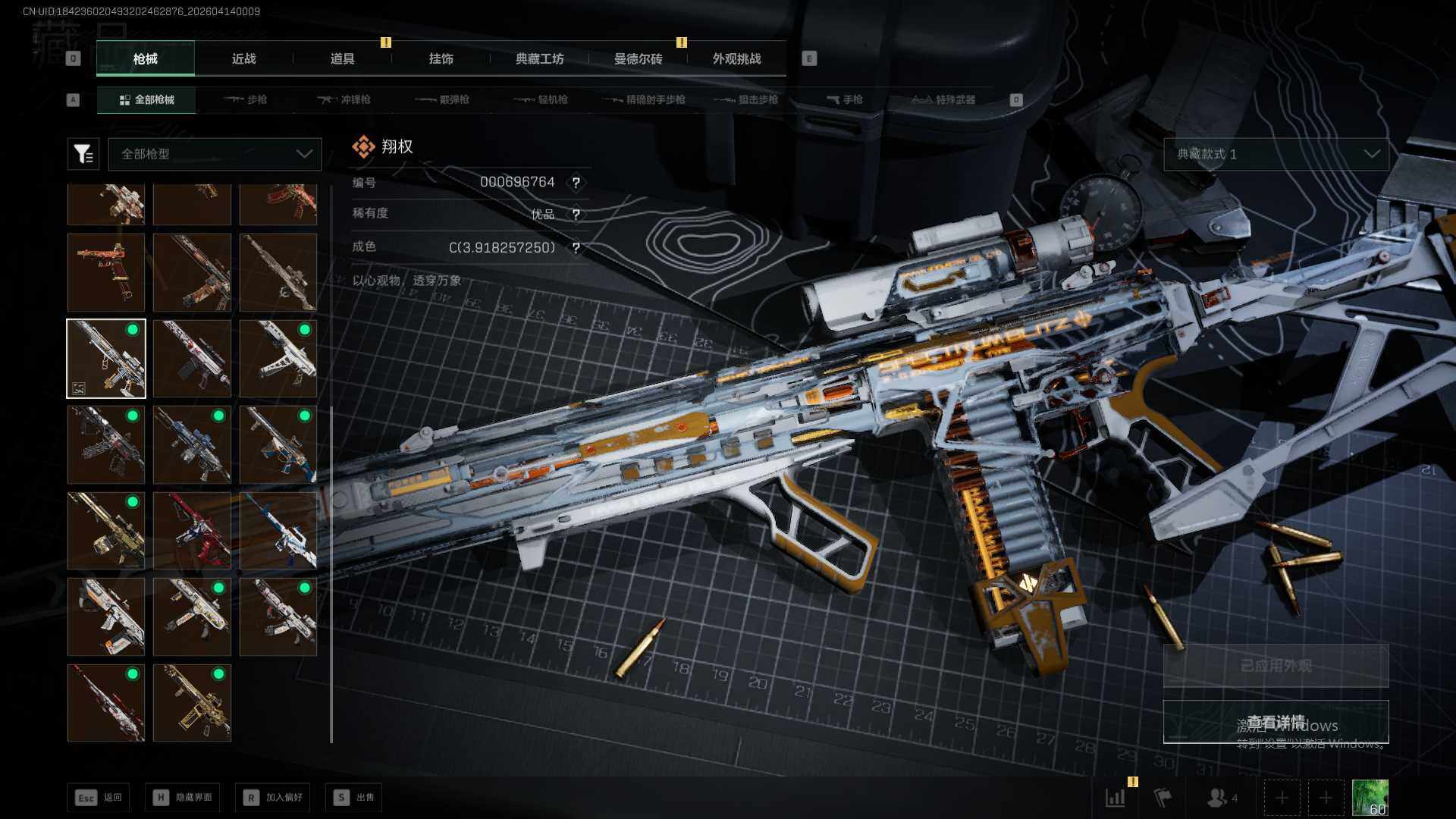The width and height of the screenshot is (1456, 819).
Task: Open the bar chart statistics icon
Action: (1115, 797)
